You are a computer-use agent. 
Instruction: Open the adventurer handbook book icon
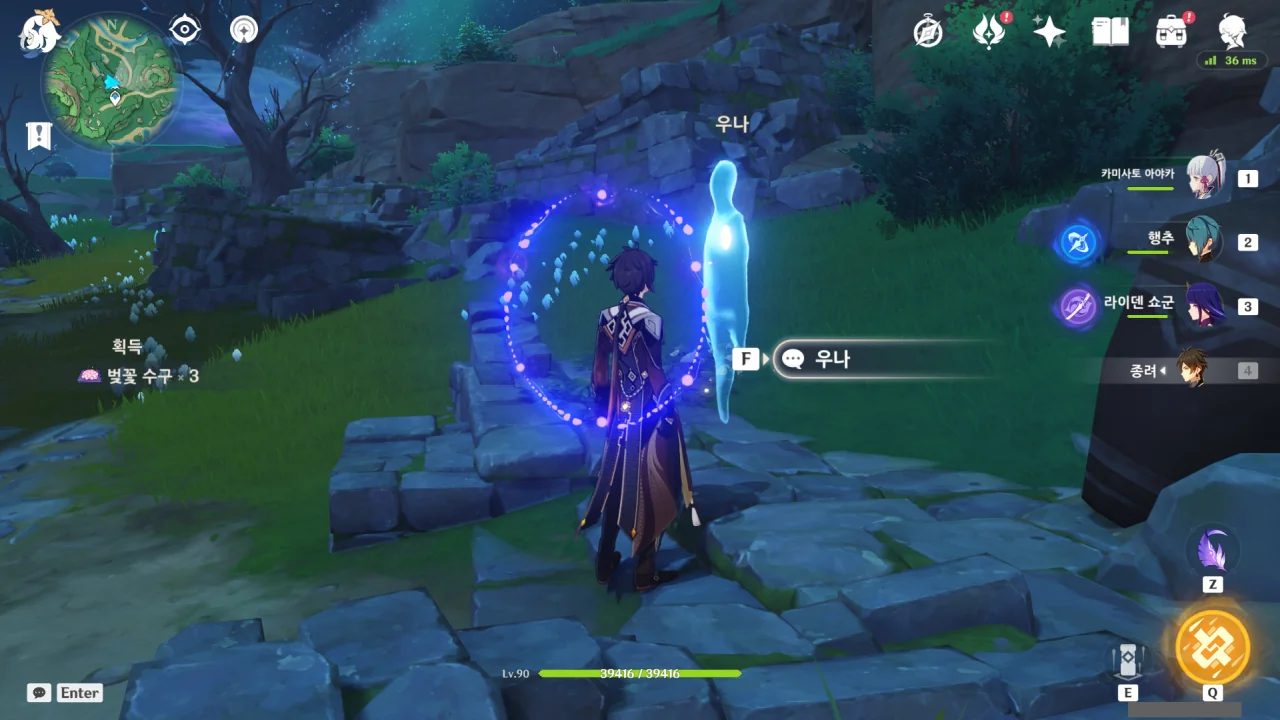(x=1110, y=32)
